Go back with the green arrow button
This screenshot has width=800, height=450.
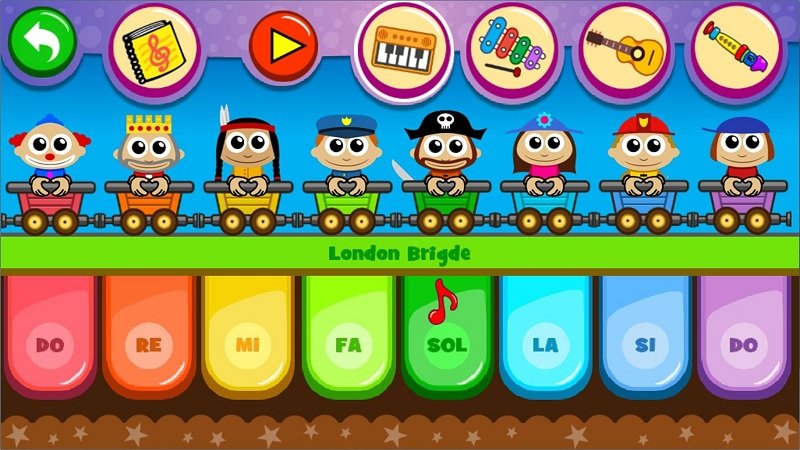(42, 41)
